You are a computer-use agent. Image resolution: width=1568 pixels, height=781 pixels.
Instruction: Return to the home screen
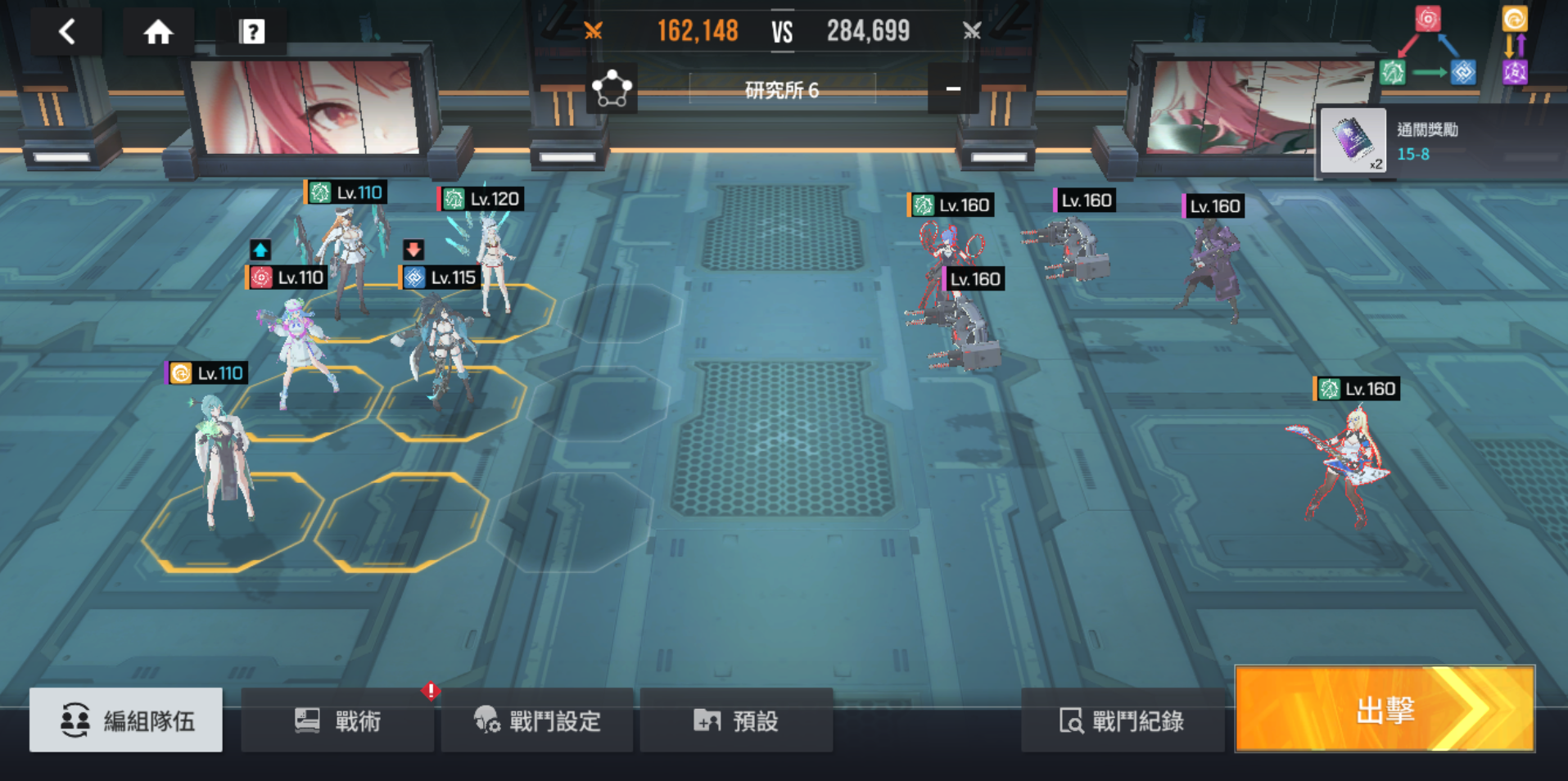click(x=158, y=32)
